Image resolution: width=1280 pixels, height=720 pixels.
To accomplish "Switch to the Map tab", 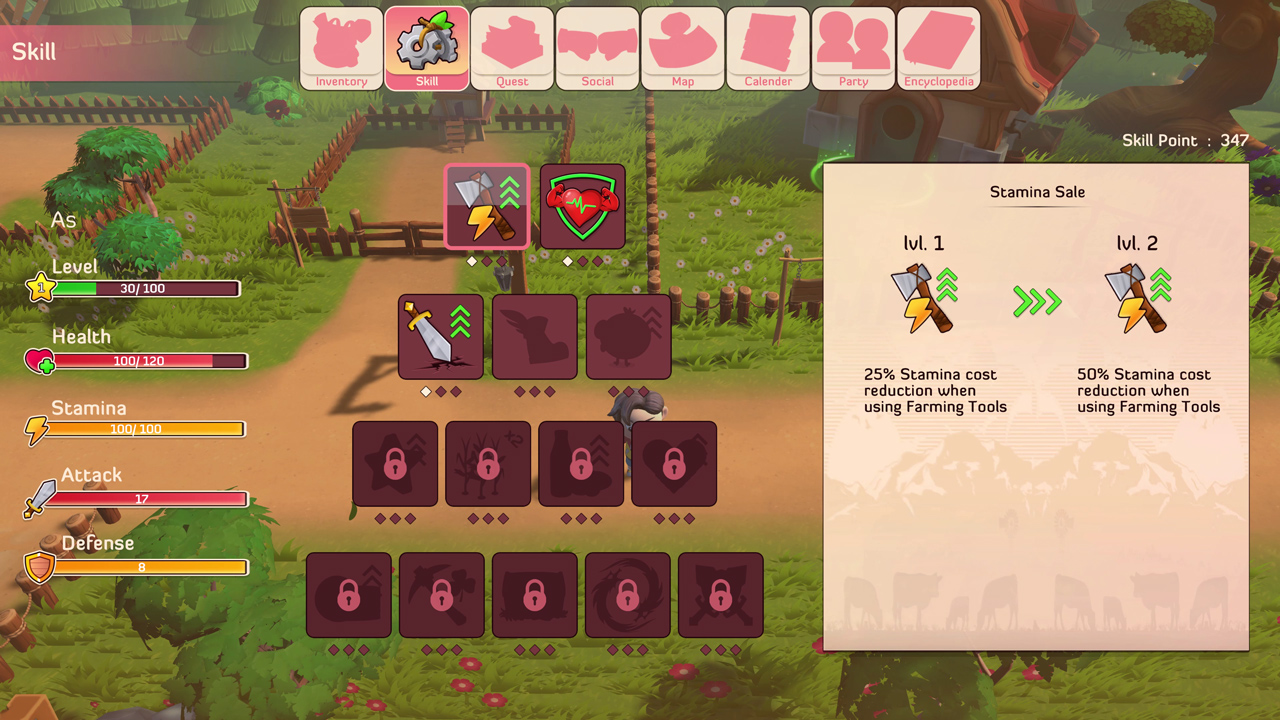I will [682, 47].
